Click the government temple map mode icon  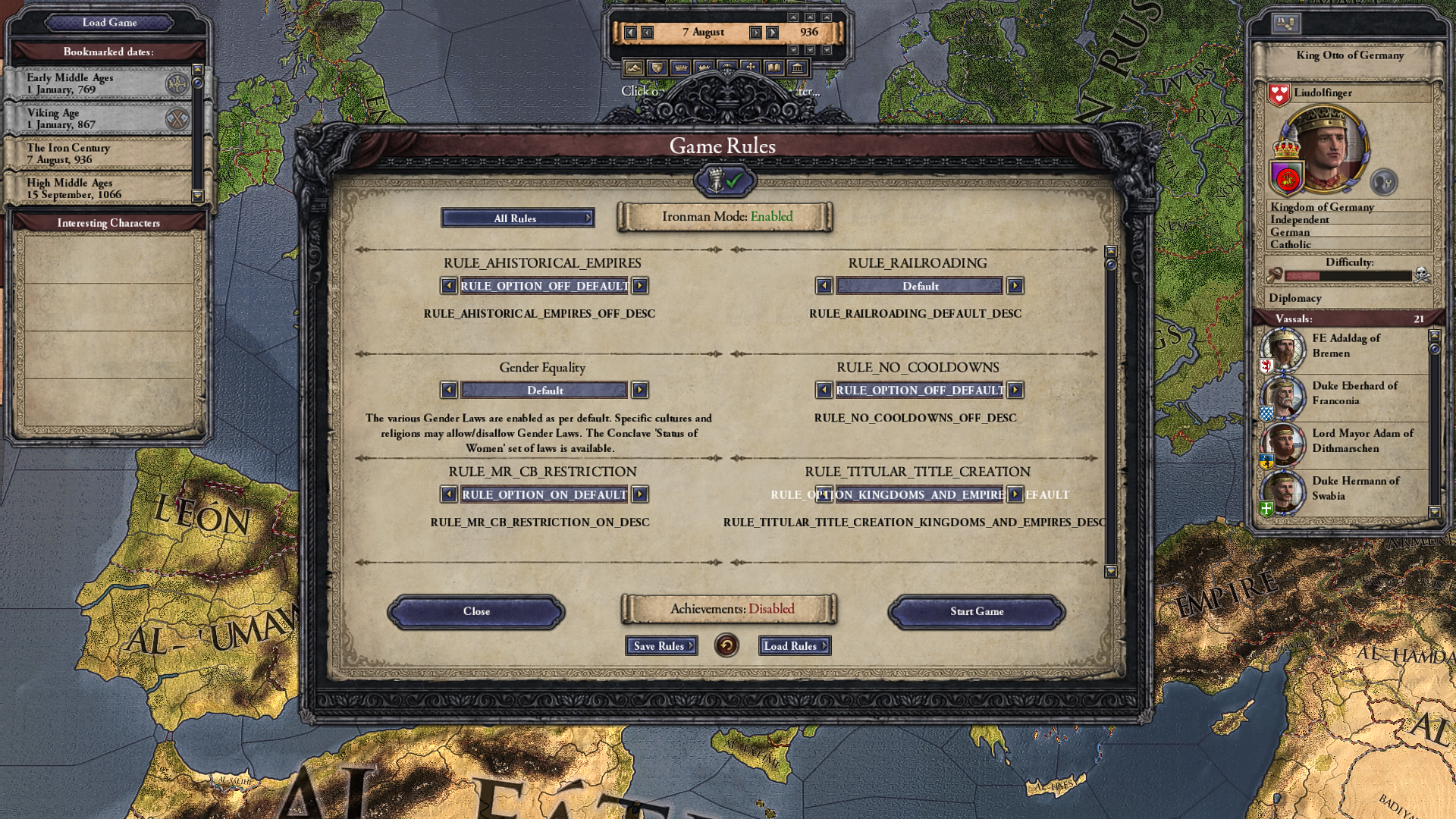click(x=798, y=67)
